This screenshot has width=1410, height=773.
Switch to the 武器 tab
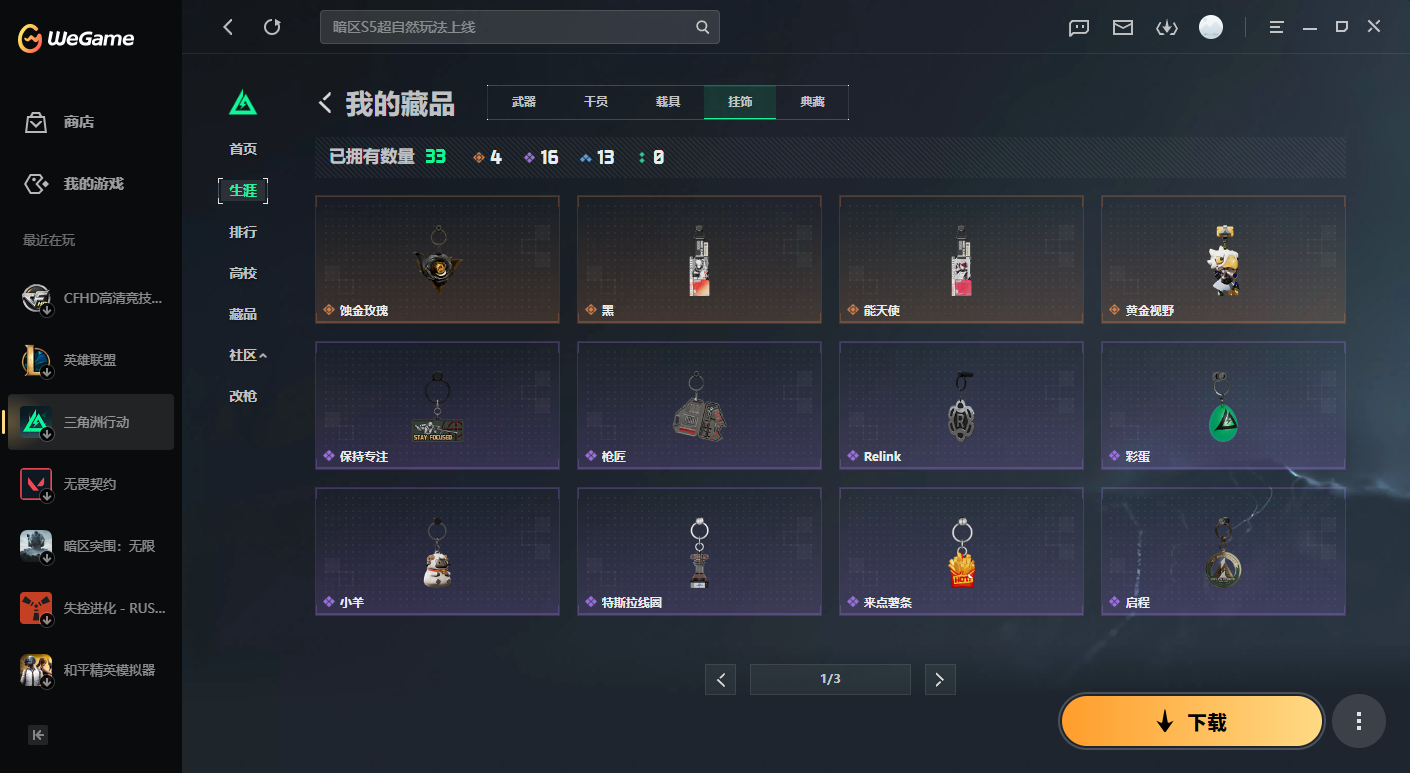tap(521, 102)
